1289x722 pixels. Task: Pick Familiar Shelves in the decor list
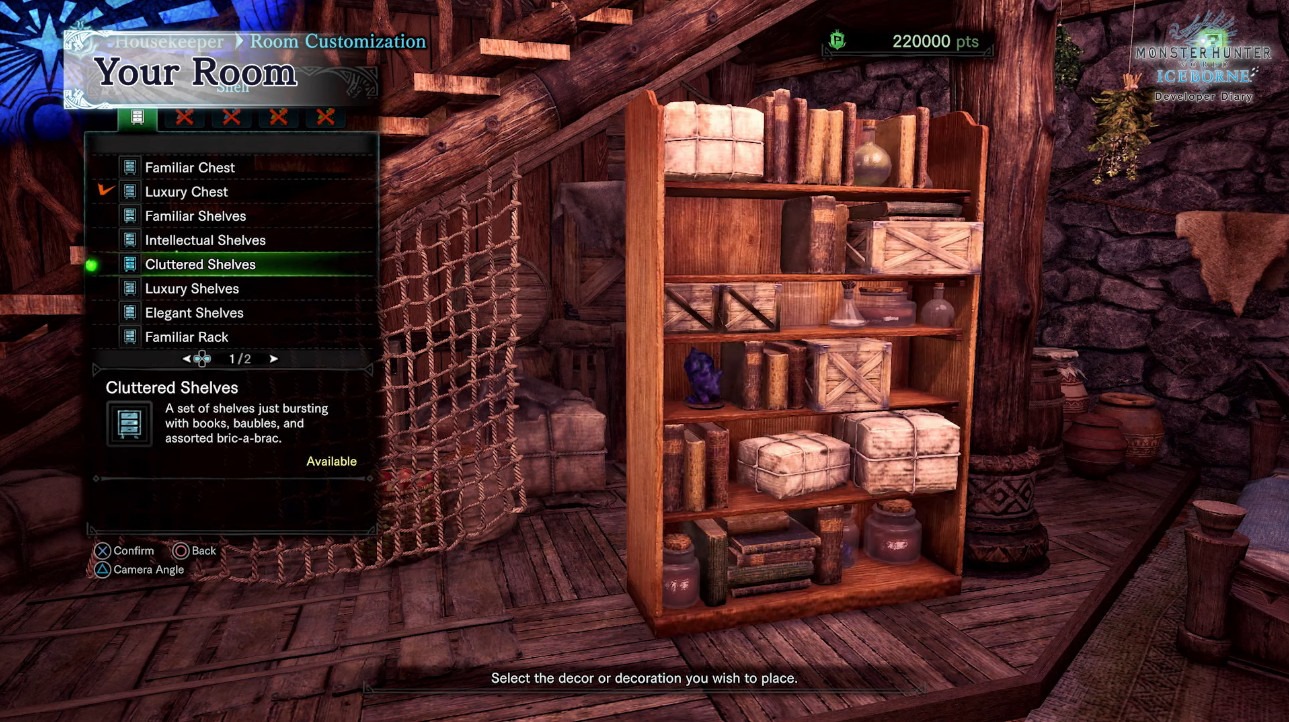point(195,216)
